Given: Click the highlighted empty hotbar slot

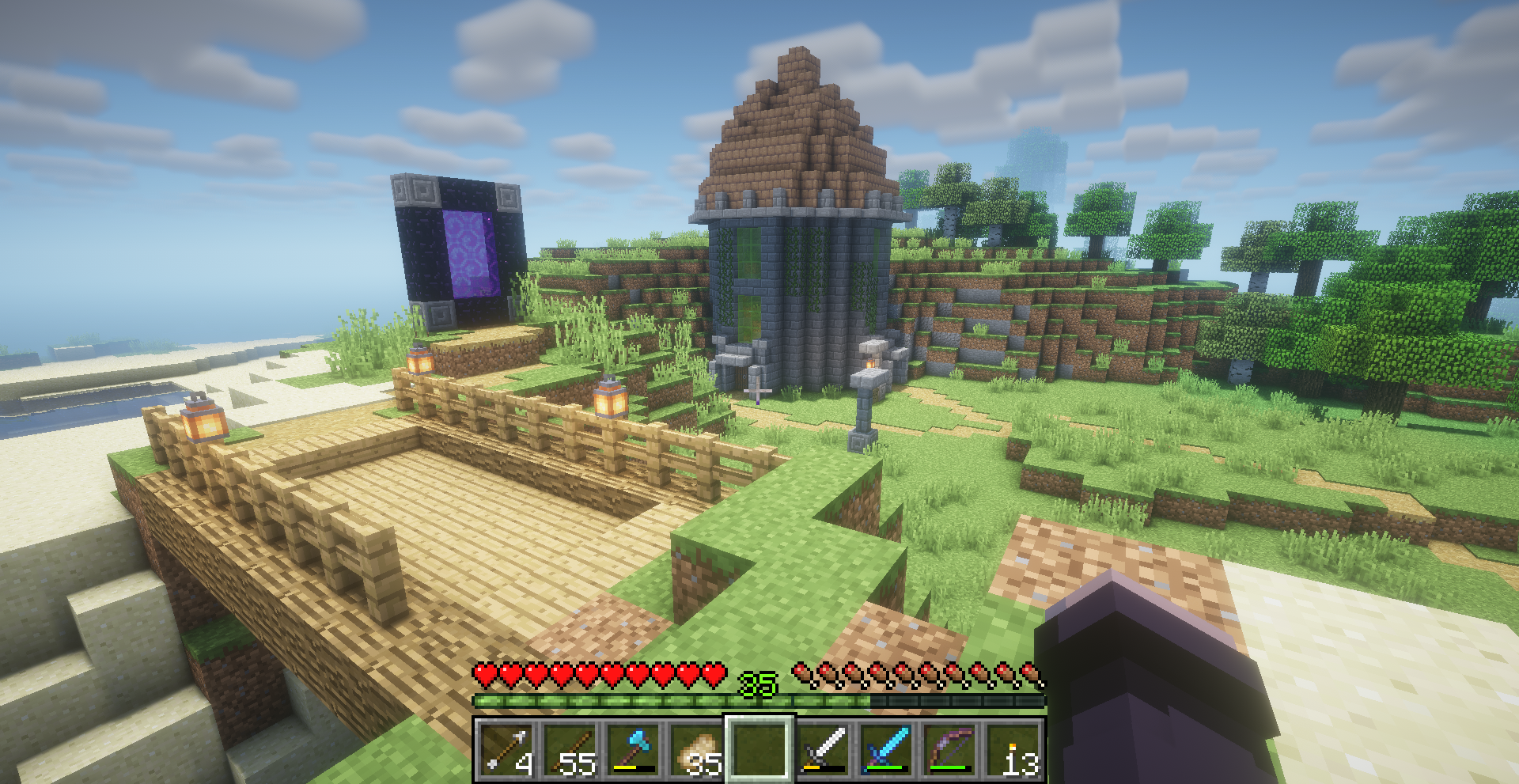Looking at the screenshot, I should tap(759, 748).
